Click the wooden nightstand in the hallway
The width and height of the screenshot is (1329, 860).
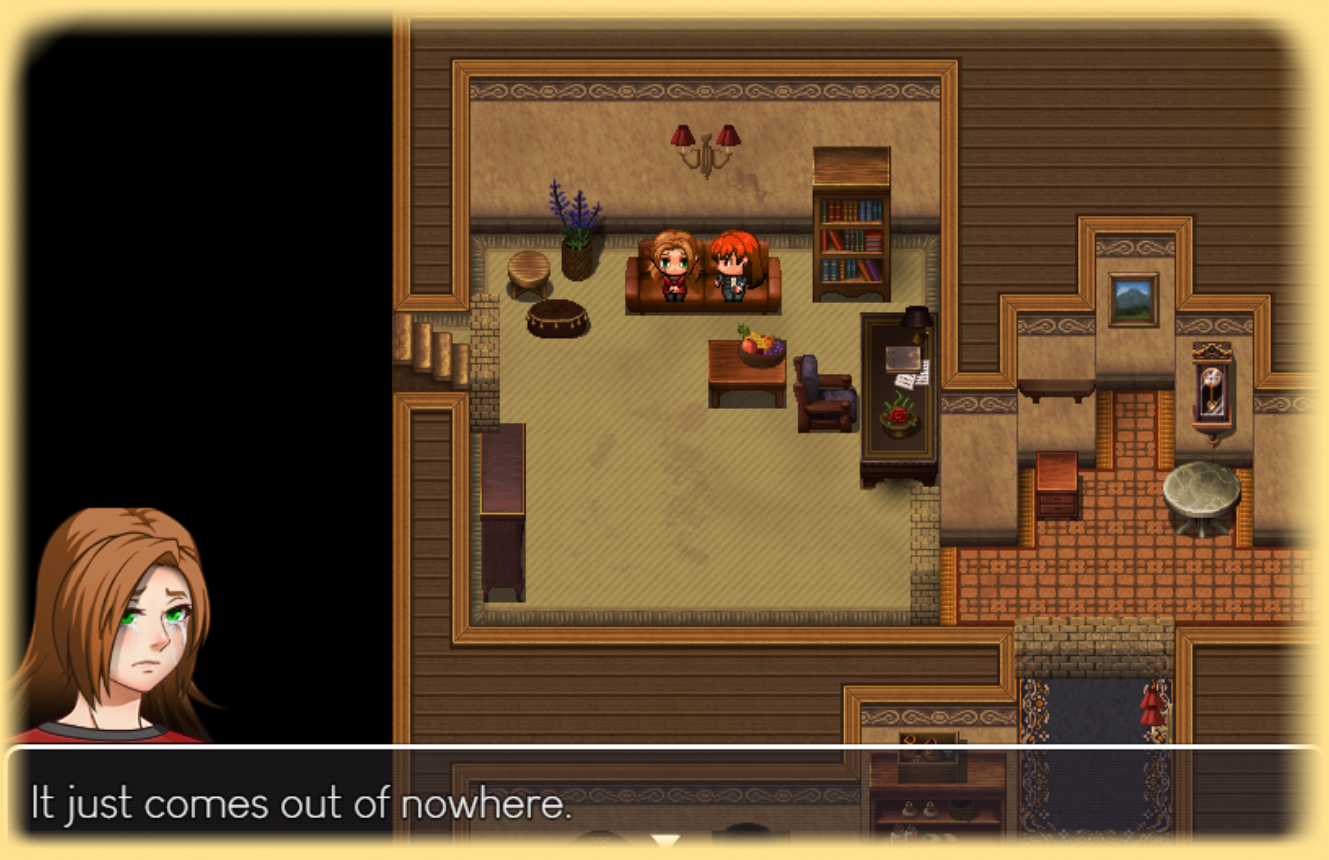click(x=1058, y=485)
